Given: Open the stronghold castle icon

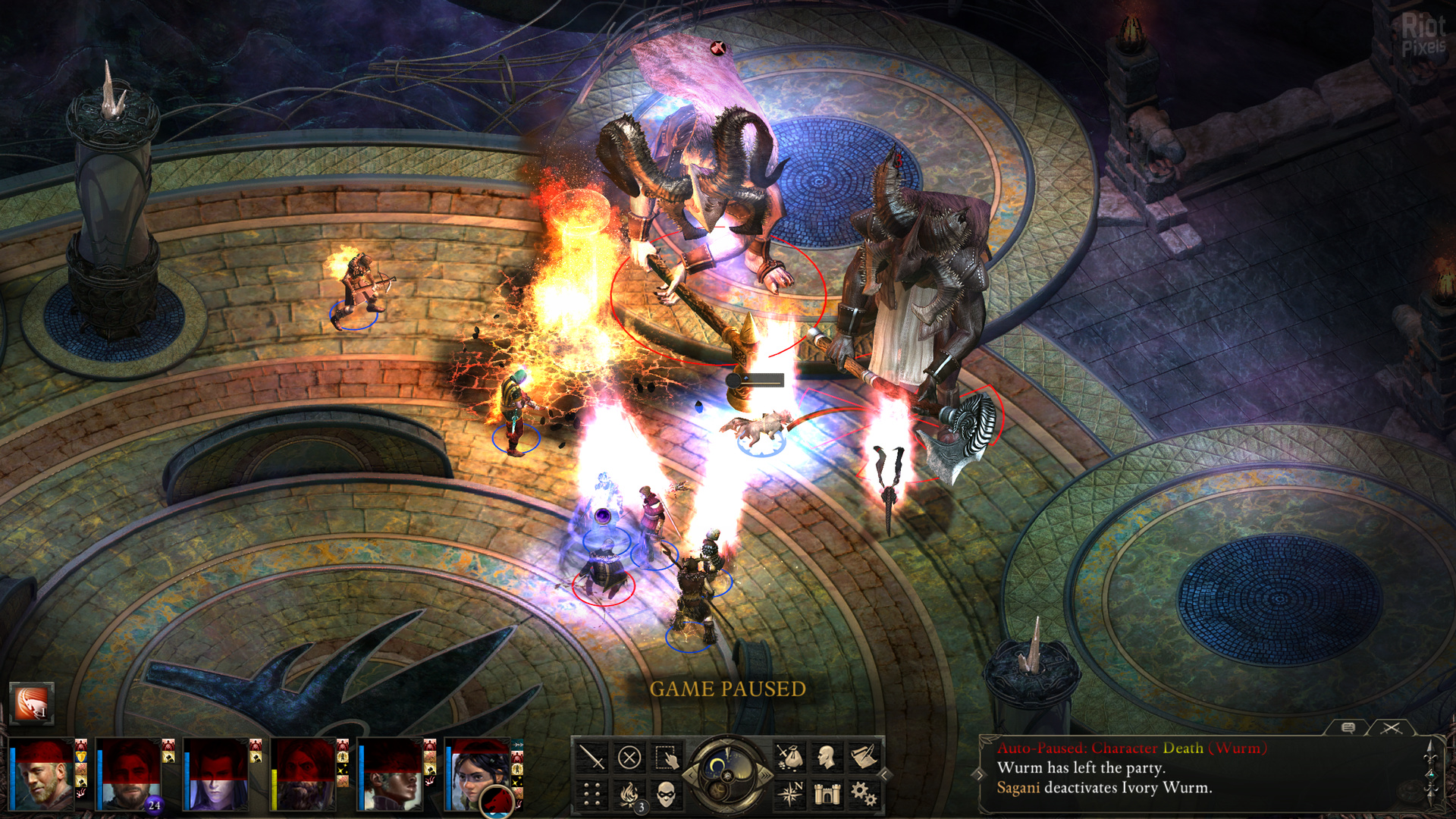Looking at the screenshot, I should tap(827, 794).
